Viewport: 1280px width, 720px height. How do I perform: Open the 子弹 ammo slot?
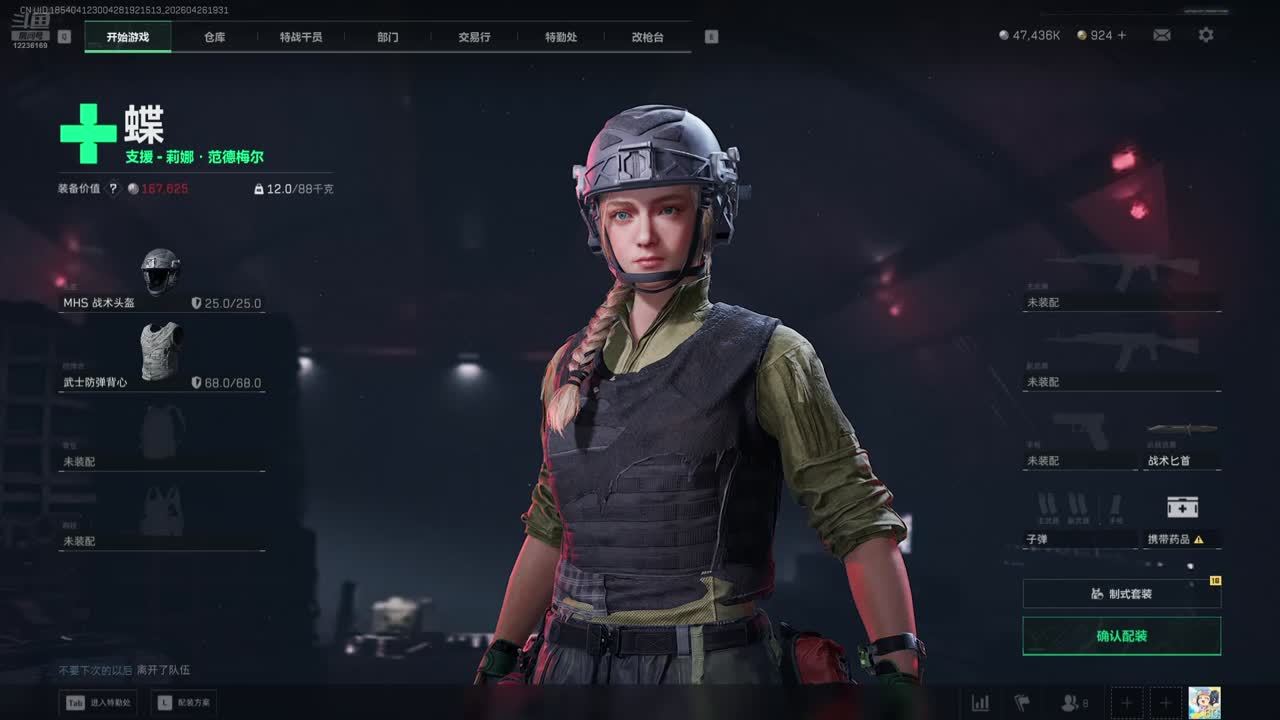coord(1080,521)
